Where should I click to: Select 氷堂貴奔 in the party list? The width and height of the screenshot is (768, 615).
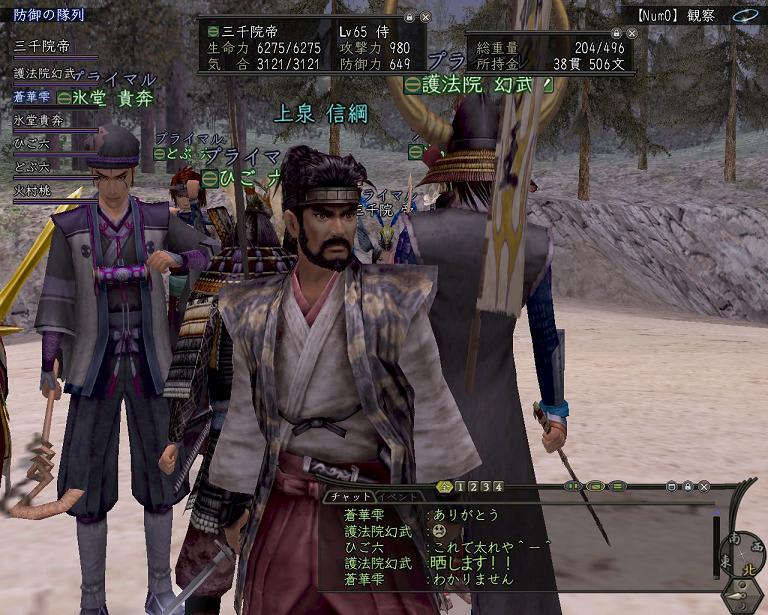pos(38,120)
